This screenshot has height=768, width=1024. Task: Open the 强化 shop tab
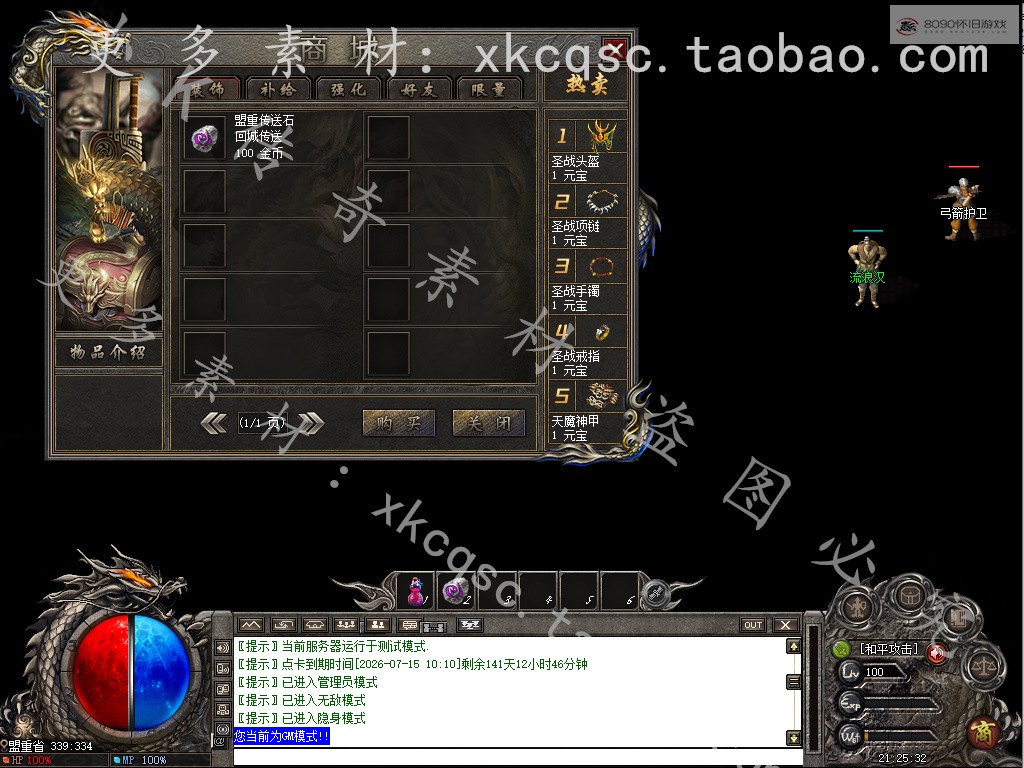[349, 88]
